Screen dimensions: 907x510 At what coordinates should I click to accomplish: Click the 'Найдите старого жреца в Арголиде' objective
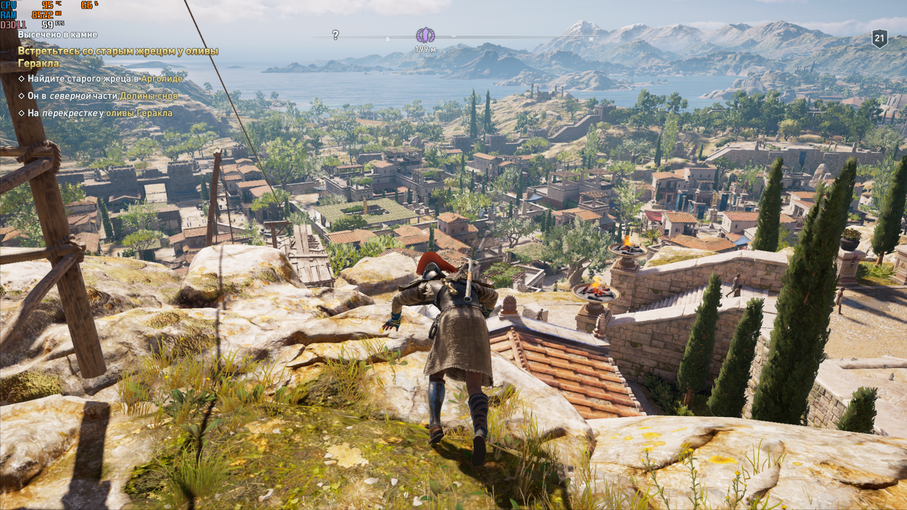coord(105,78)
